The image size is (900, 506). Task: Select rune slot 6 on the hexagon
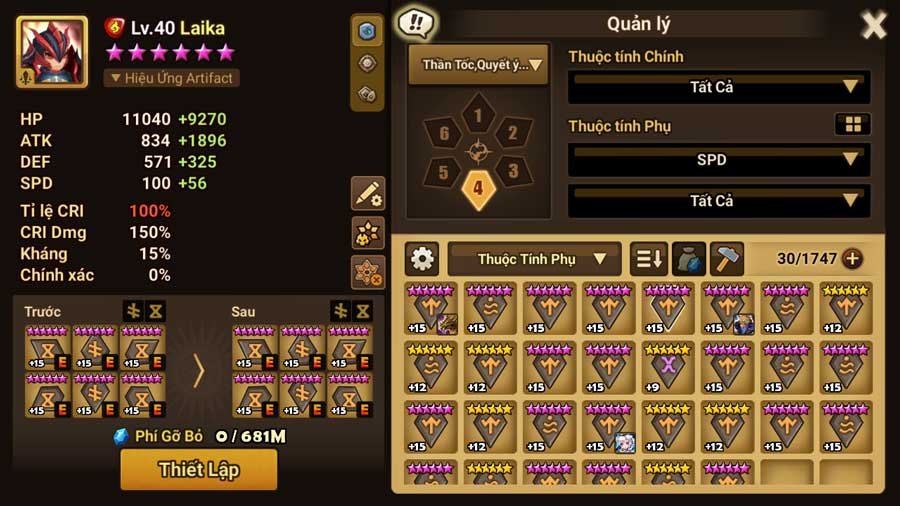(444, 134)
